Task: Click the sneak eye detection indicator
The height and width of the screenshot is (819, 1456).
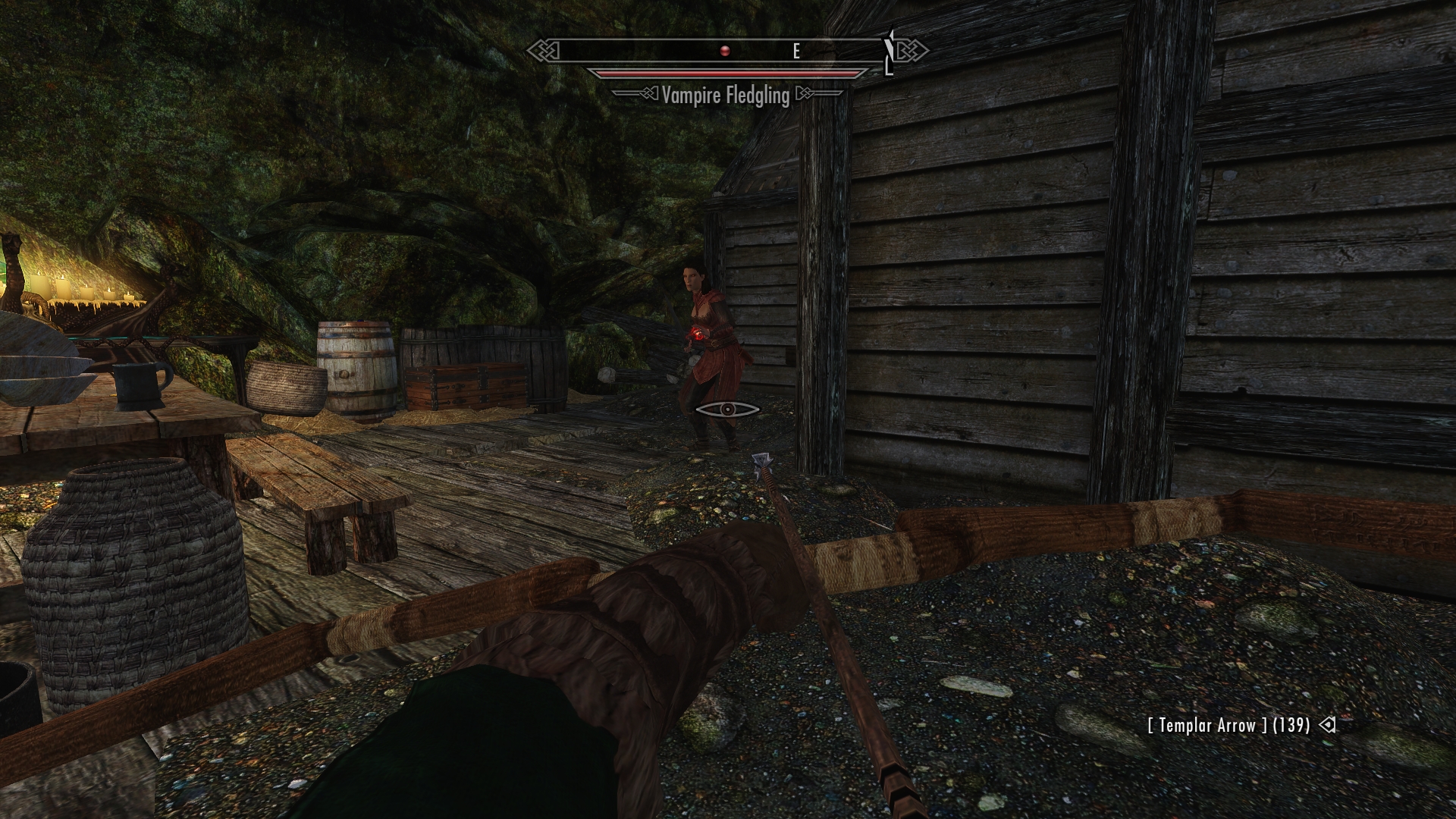Action: pyautogui.click(x=727, y=409)
